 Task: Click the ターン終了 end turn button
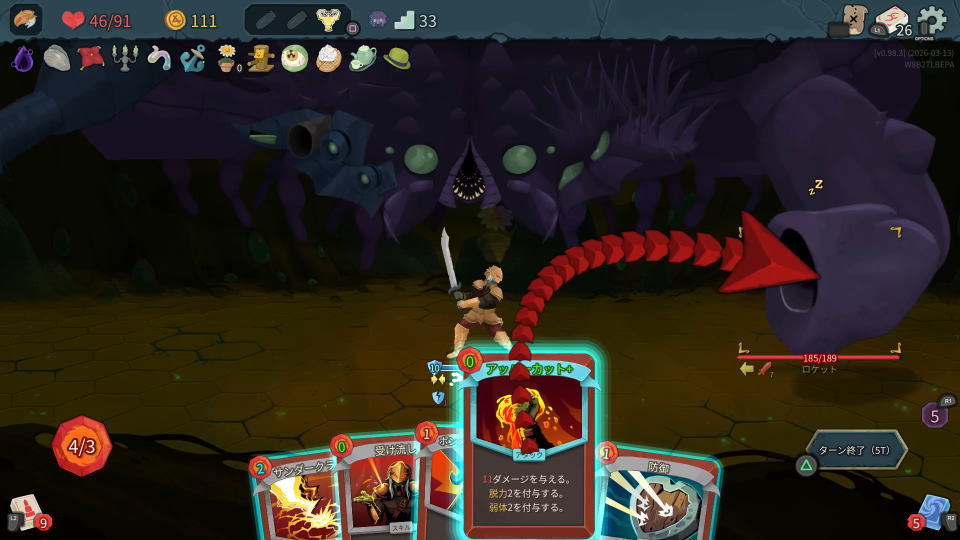coord(857,449)
